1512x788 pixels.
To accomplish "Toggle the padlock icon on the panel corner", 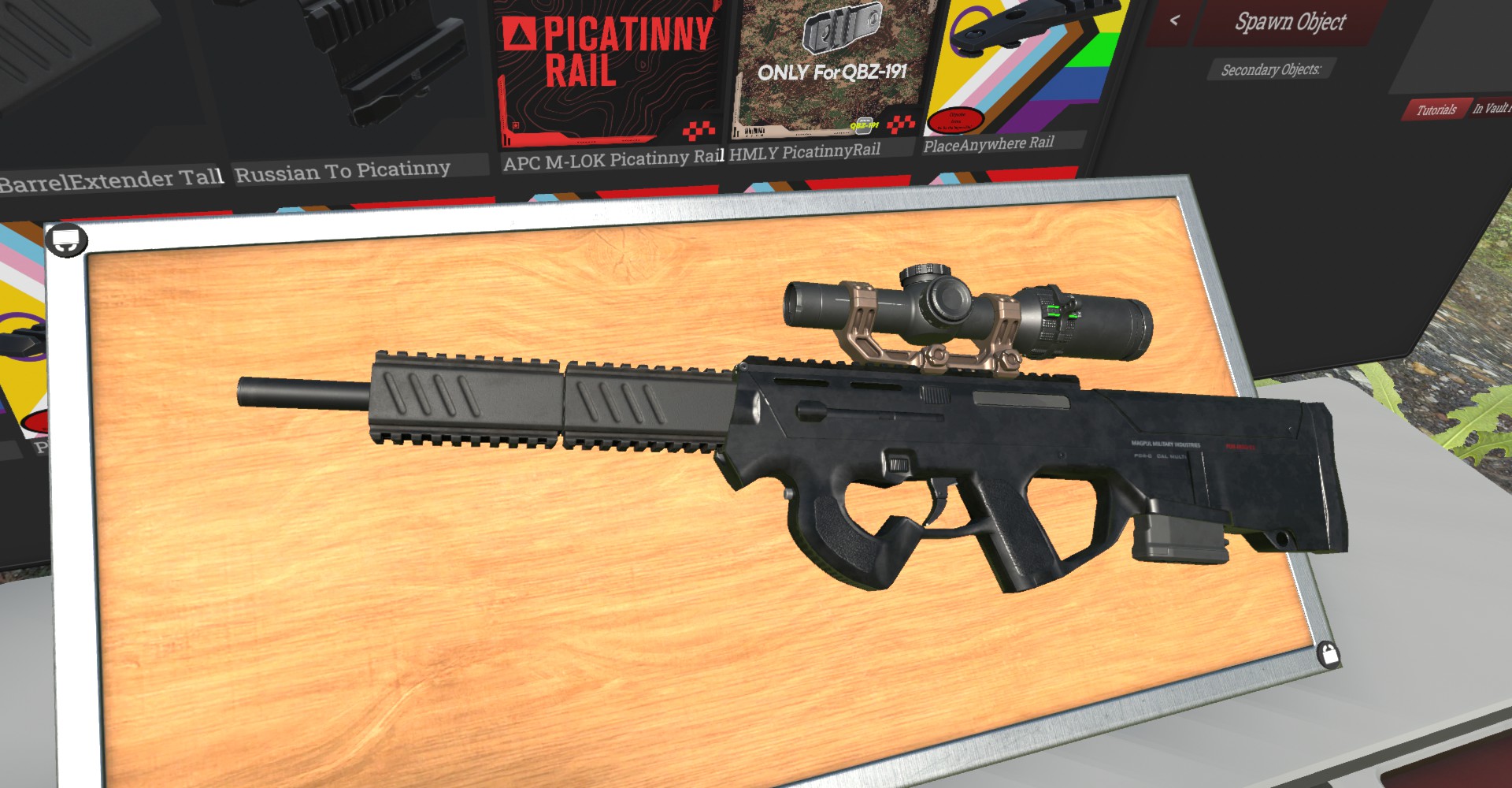I will click(x=1329, y=654).
